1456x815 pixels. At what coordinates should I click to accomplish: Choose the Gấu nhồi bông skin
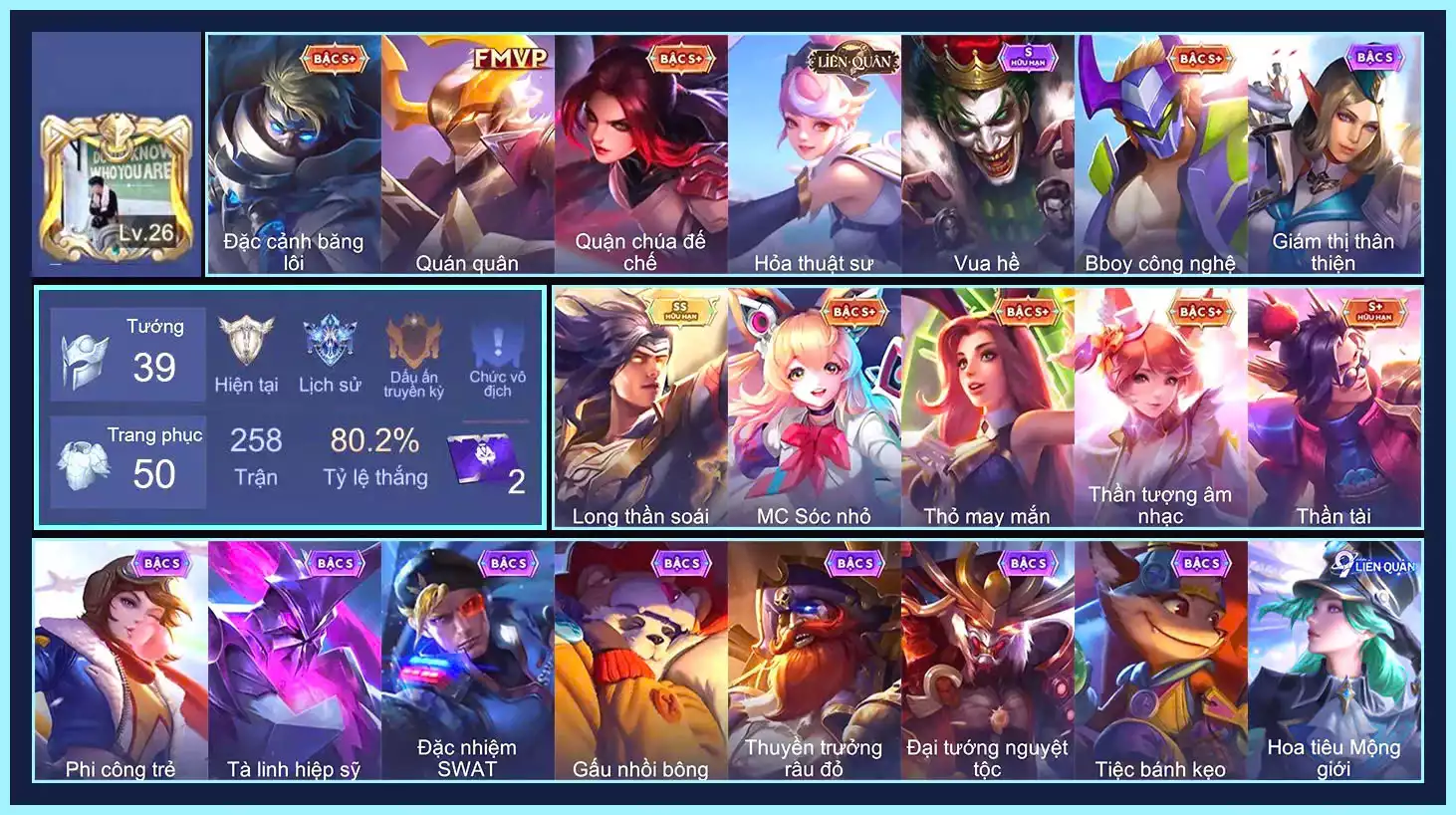click(640, 661)
